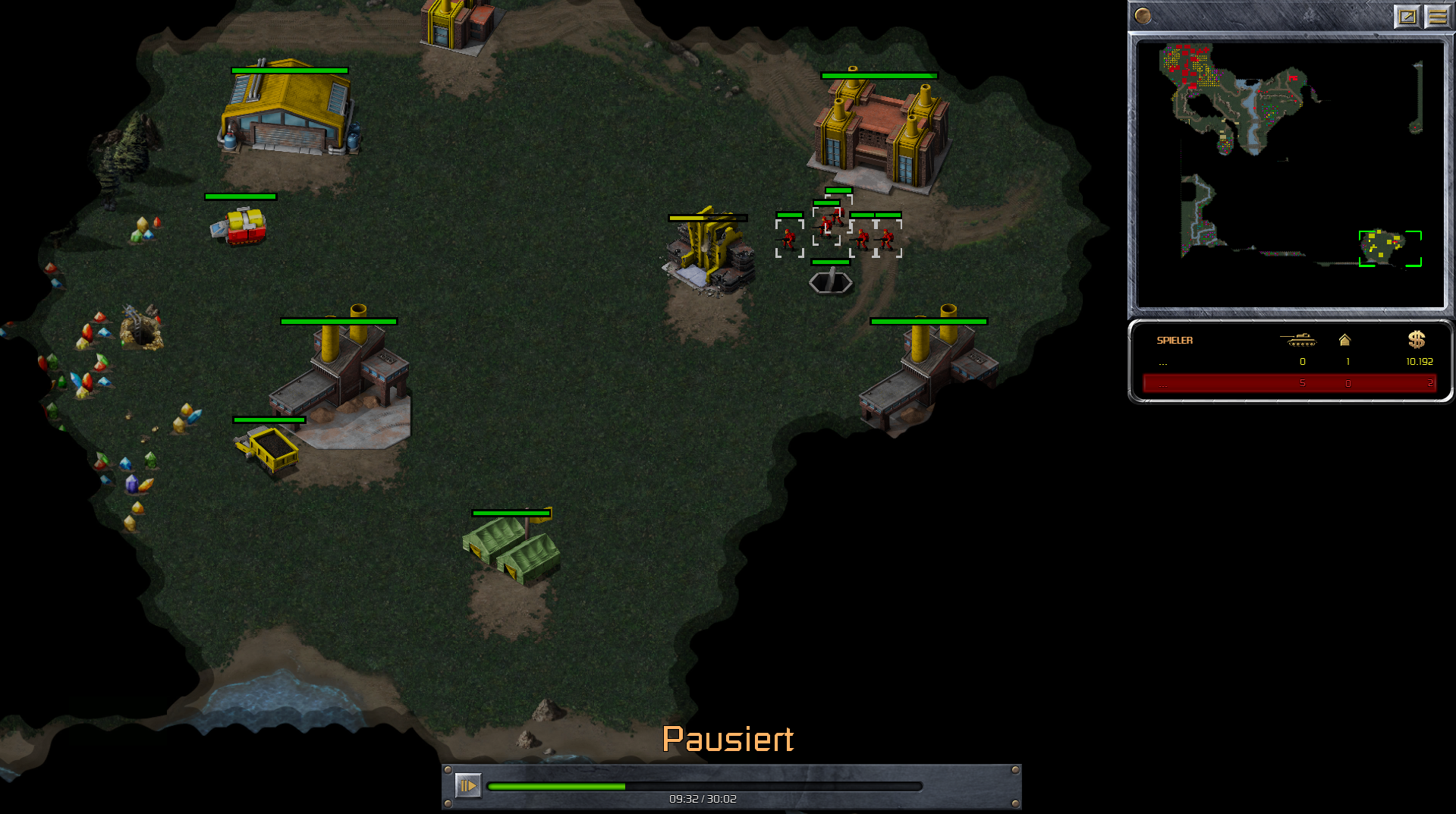Jump to the red enemy base on the minimap

pos(1187,64)
